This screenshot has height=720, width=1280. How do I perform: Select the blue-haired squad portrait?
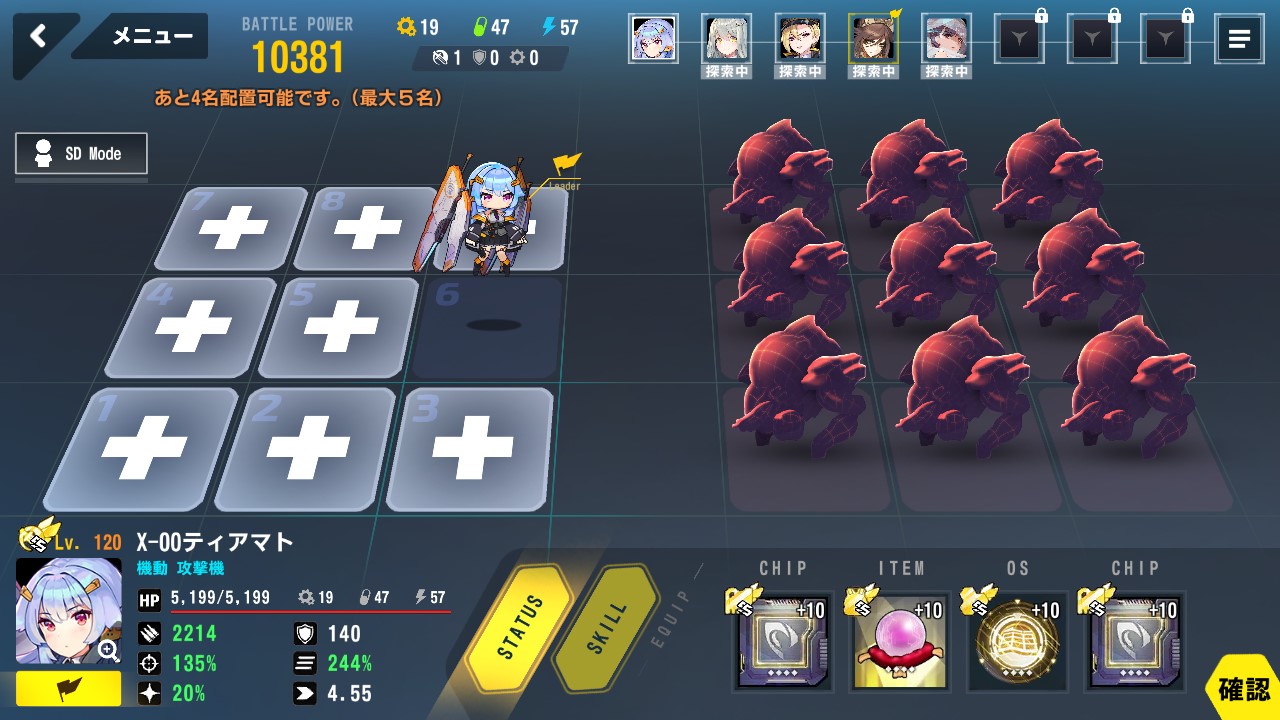(653, 39)
